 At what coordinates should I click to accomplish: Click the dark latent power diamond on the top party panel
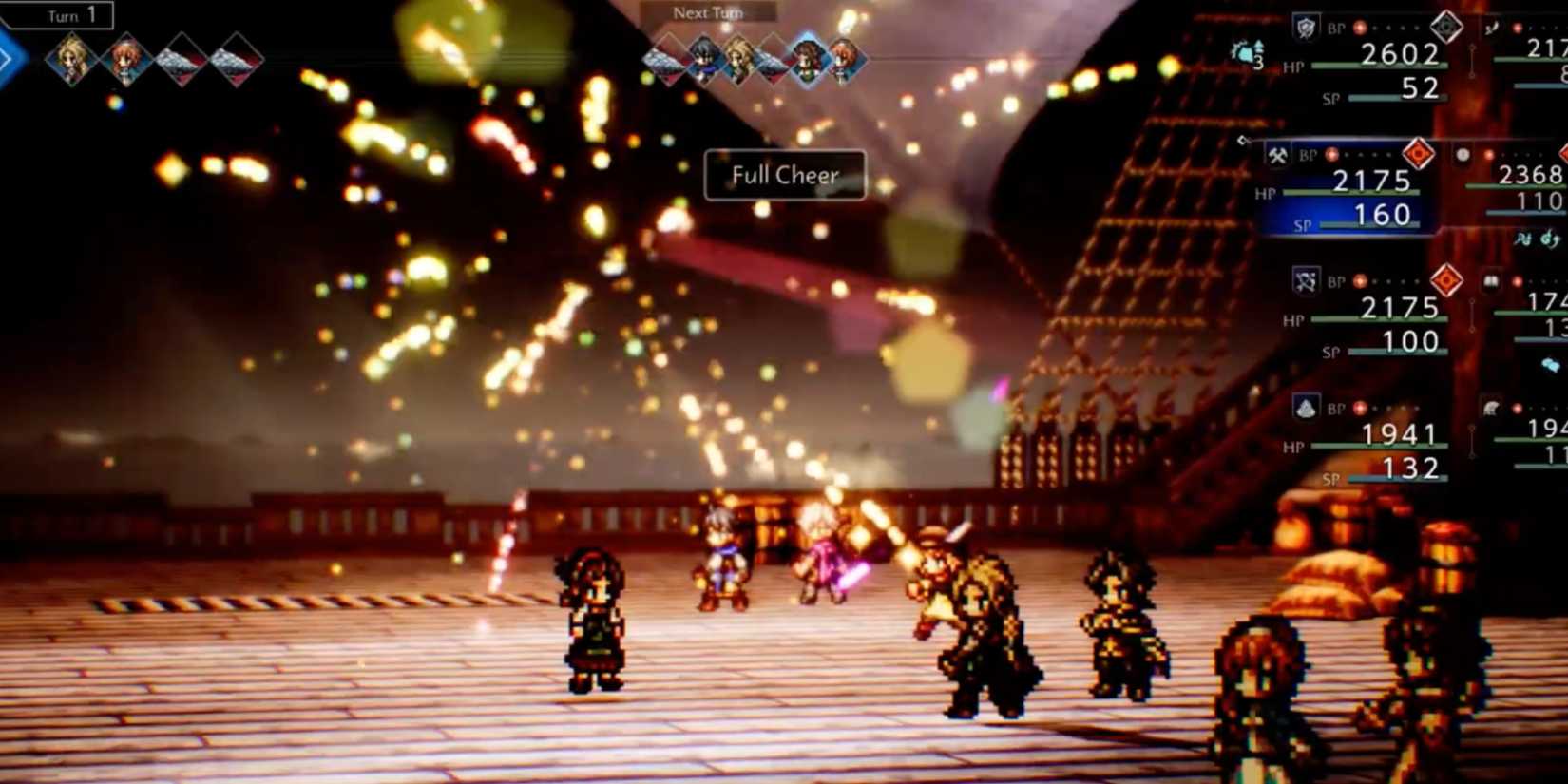tap(1447, 26)
